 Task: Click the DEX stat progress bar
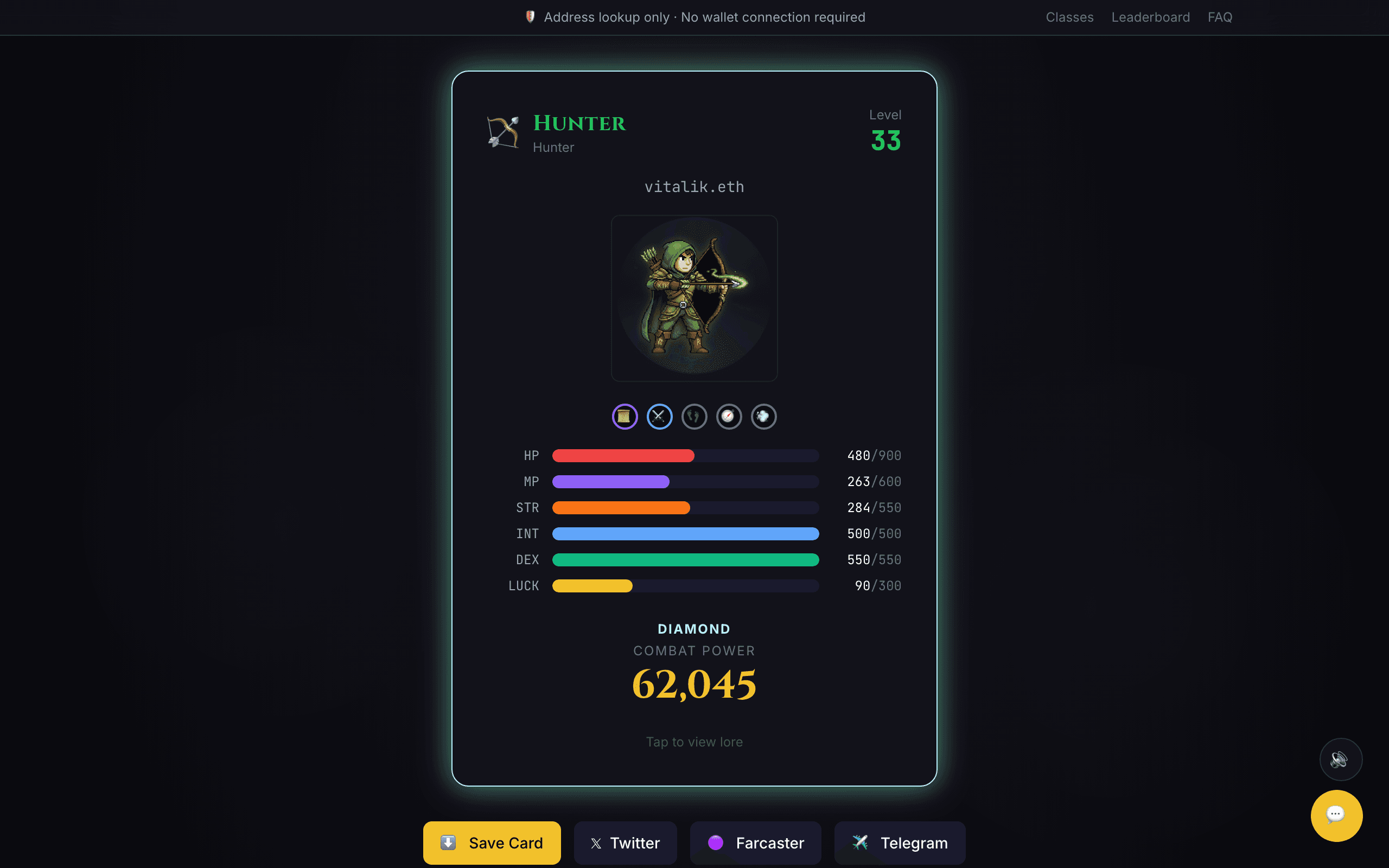685,560
